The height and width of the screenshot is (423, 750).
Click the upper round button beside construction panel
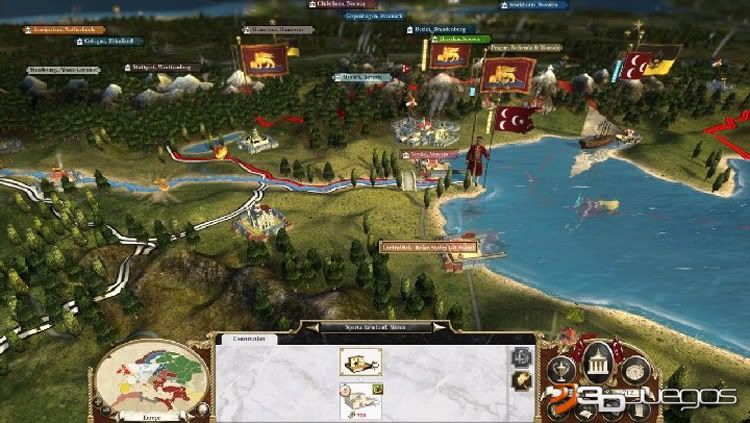[522, 355]
